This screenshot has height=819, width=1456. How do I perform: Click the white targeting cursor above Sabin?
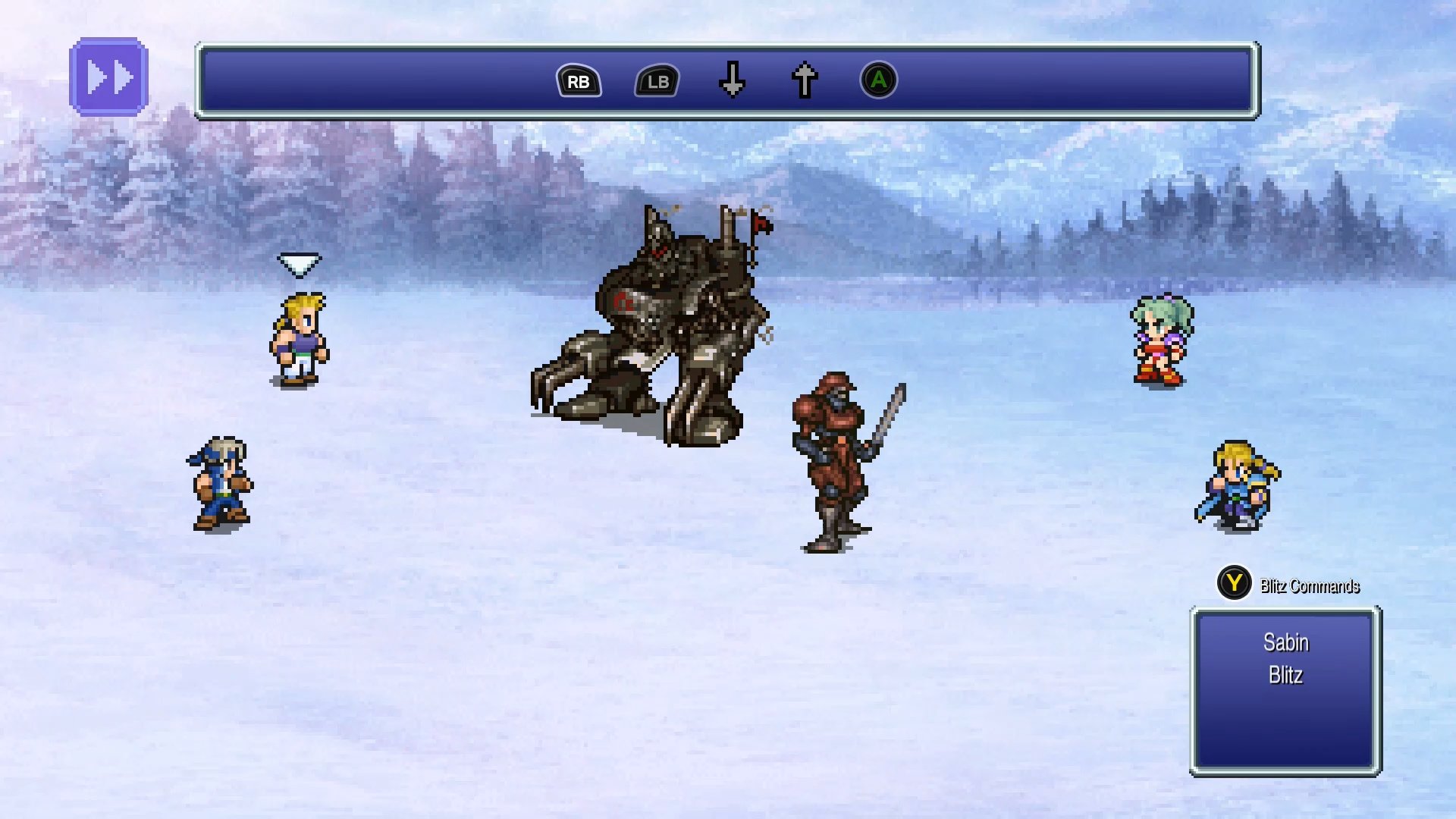pos(299,264)
